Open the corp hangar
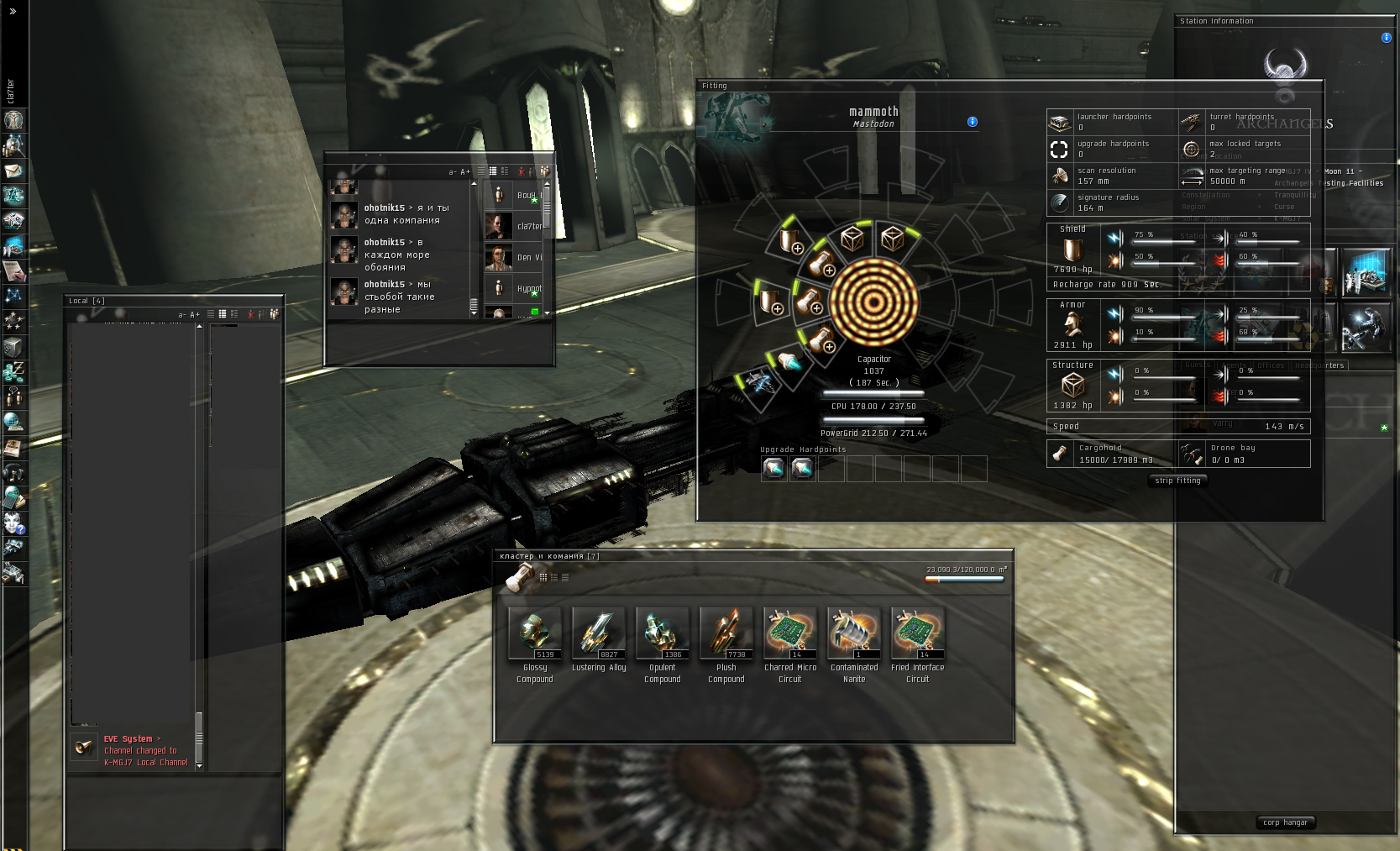Screen dimensions: 1400x851 point(1285,822)
